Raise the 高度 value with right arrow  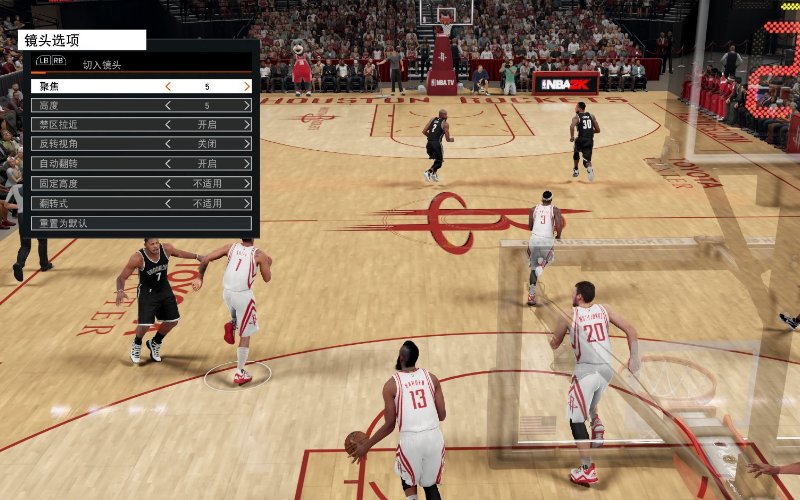(x=246, y=105)
